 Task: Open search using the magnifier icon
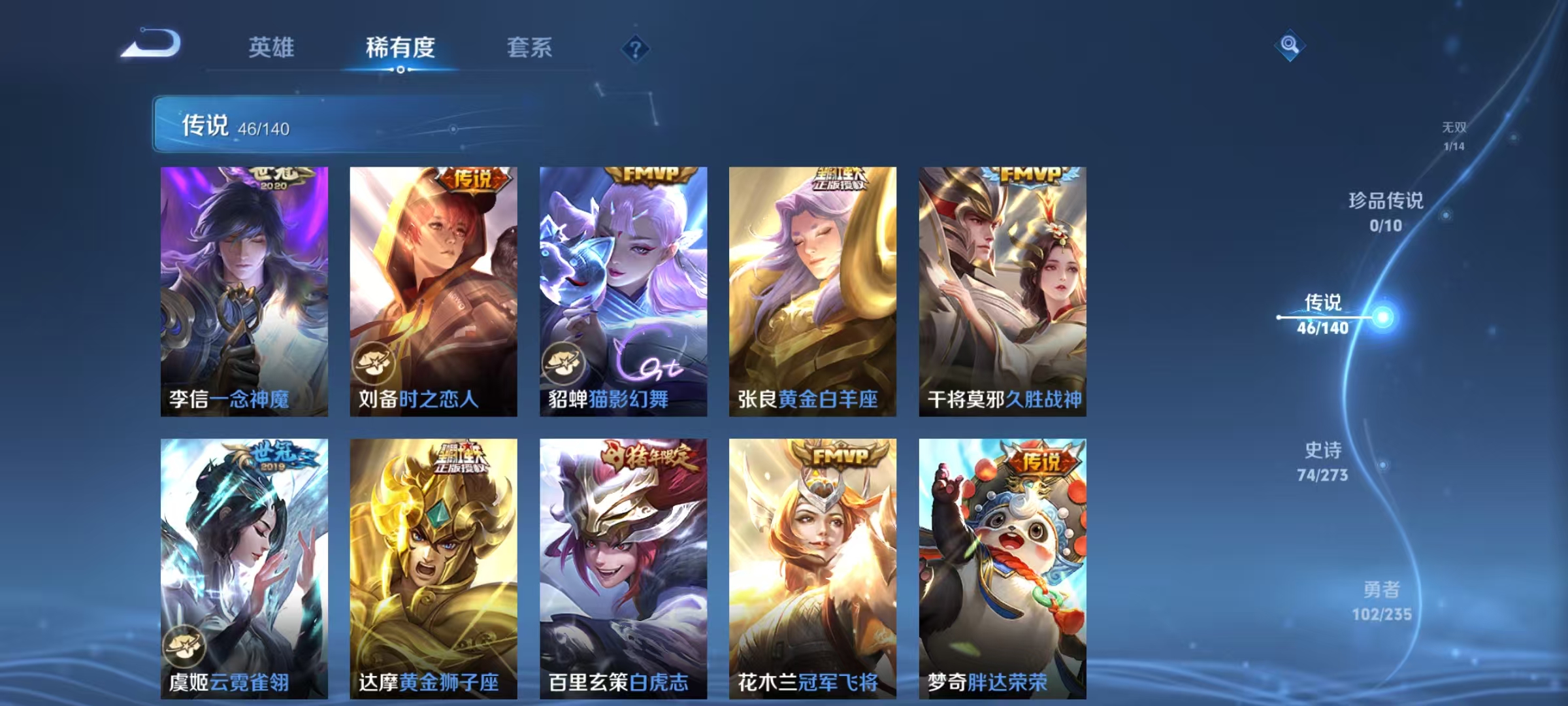point(1290,44)
